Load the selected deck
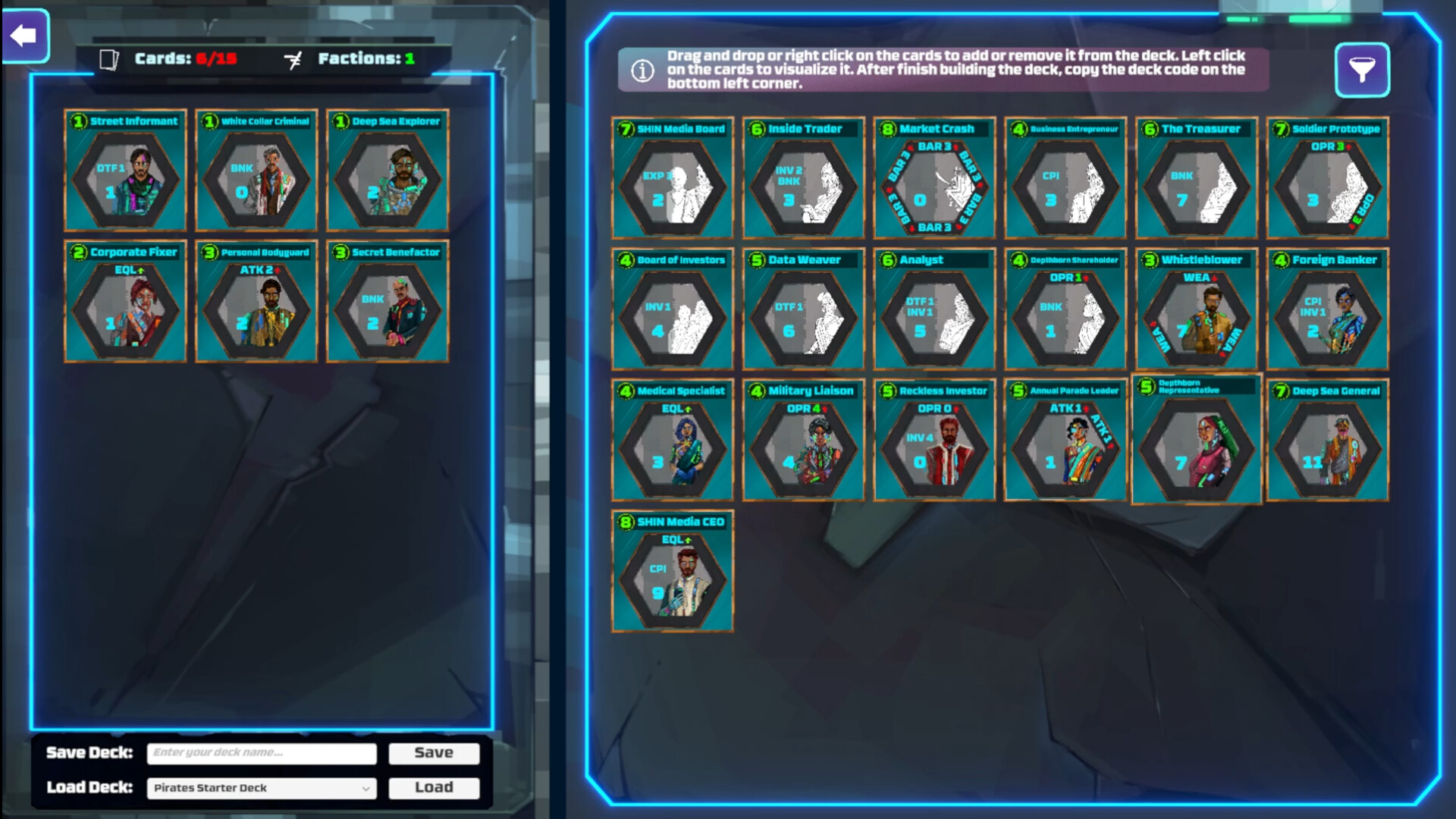1456x819 pixels. click(x=434, y=788)
